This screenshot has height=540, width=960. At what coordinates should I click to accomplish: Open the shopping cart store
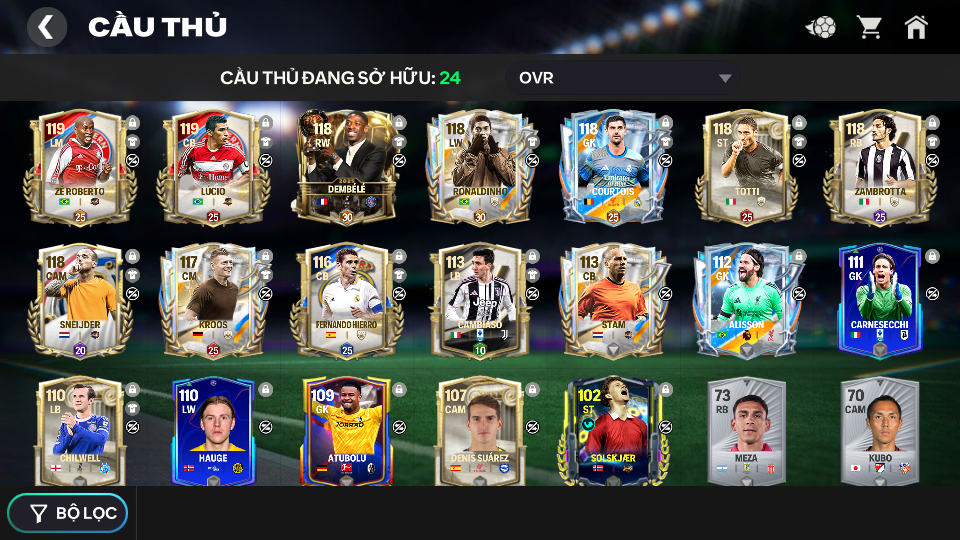coord(869,27)
